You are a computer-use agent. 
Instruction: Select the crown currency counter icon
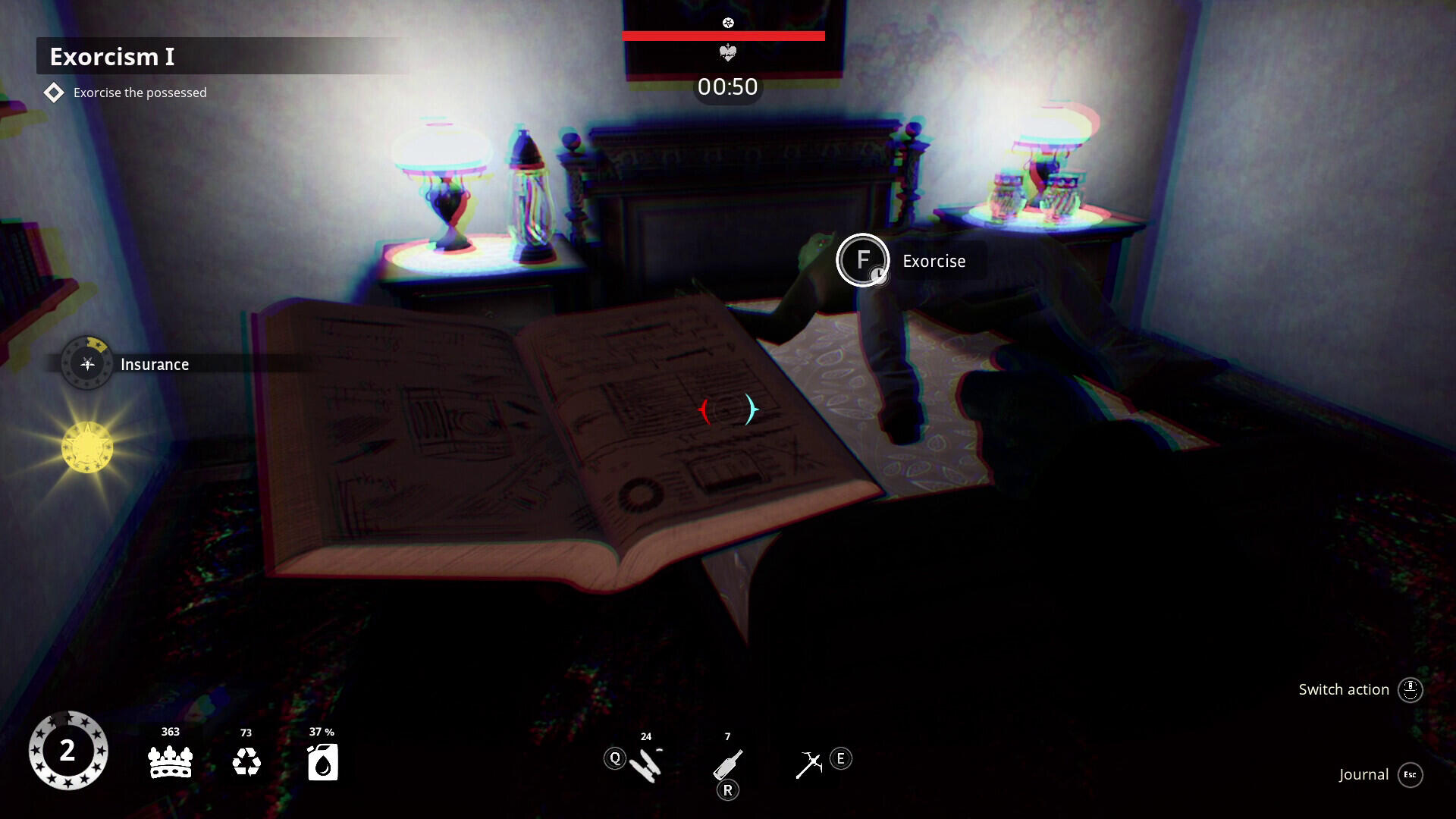coord(170,762)
